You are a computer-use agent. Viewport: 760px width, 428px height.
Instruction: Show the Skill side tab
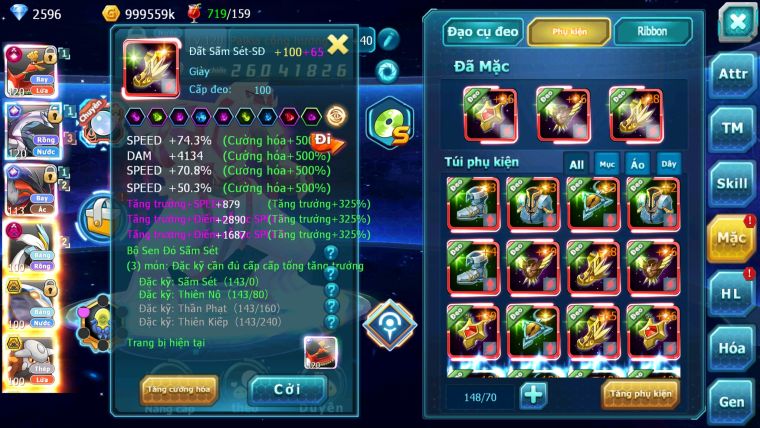pyautogui.click(x=733, y=183)
